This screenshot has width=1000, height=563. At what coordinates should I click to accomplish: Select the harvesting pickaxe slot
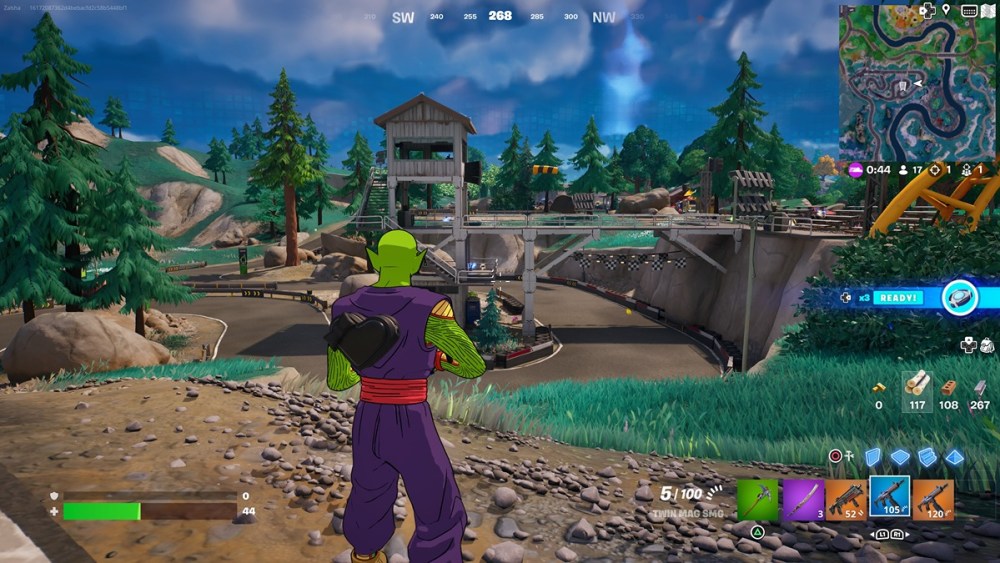(x=757, y=499)
